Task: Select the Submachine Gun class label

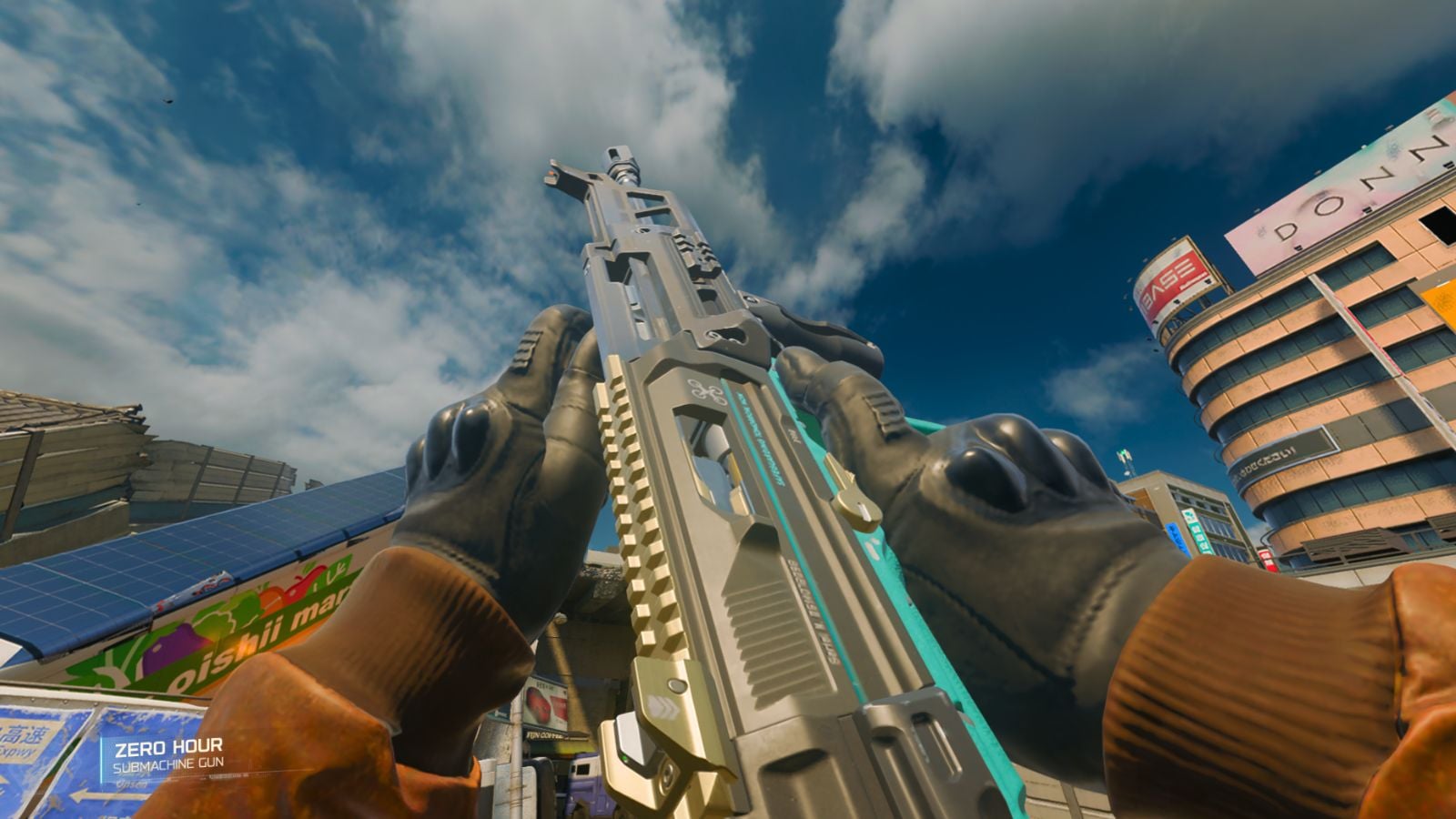Action: 173,763
